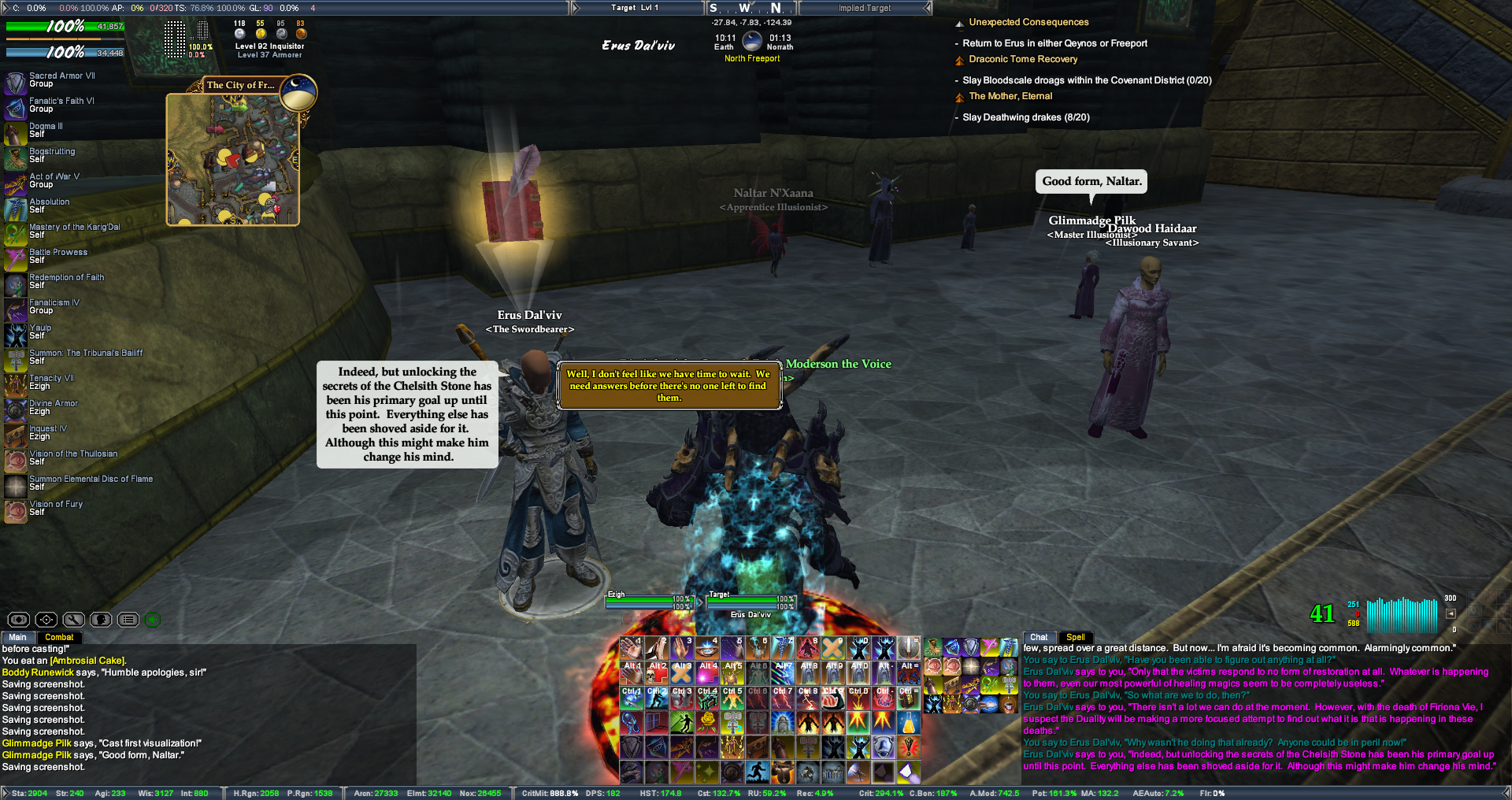Click the Summon Elemental Disc of Flame buff

coord(16,485)
